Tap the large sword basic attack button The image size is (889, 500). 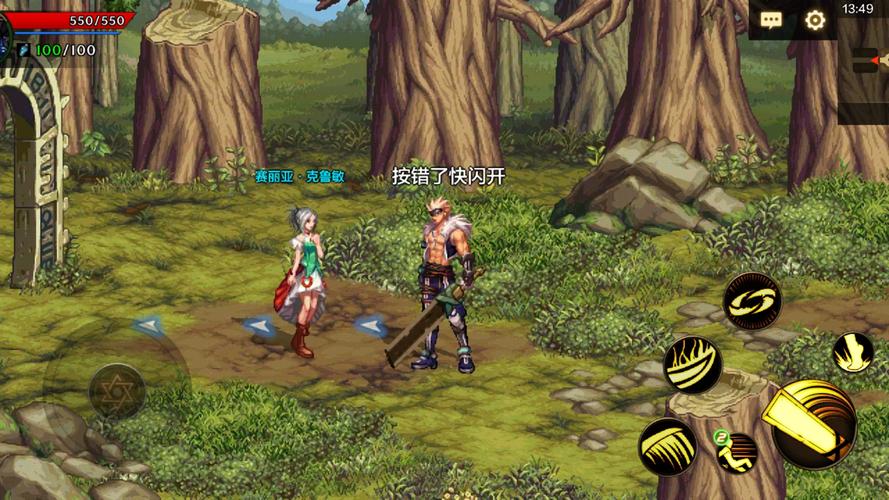(x=813, y=424)
